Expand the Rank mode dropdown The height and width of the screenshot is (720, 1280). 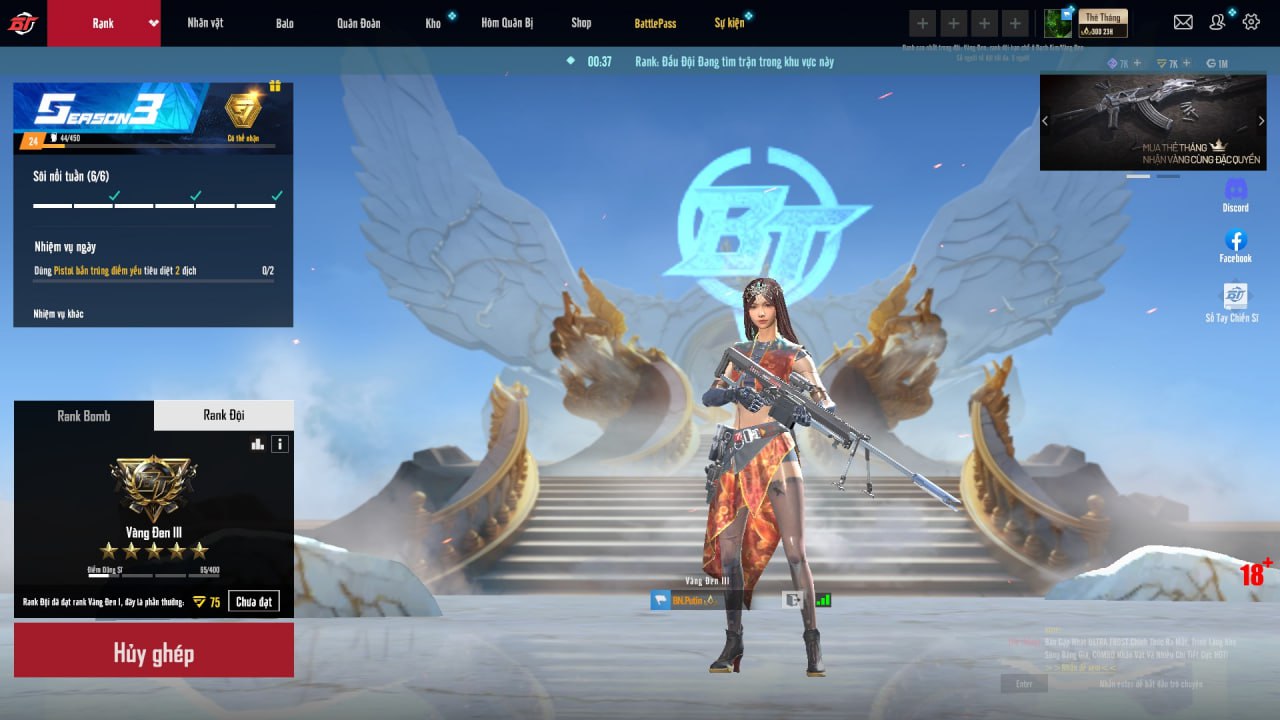(154, 23)
